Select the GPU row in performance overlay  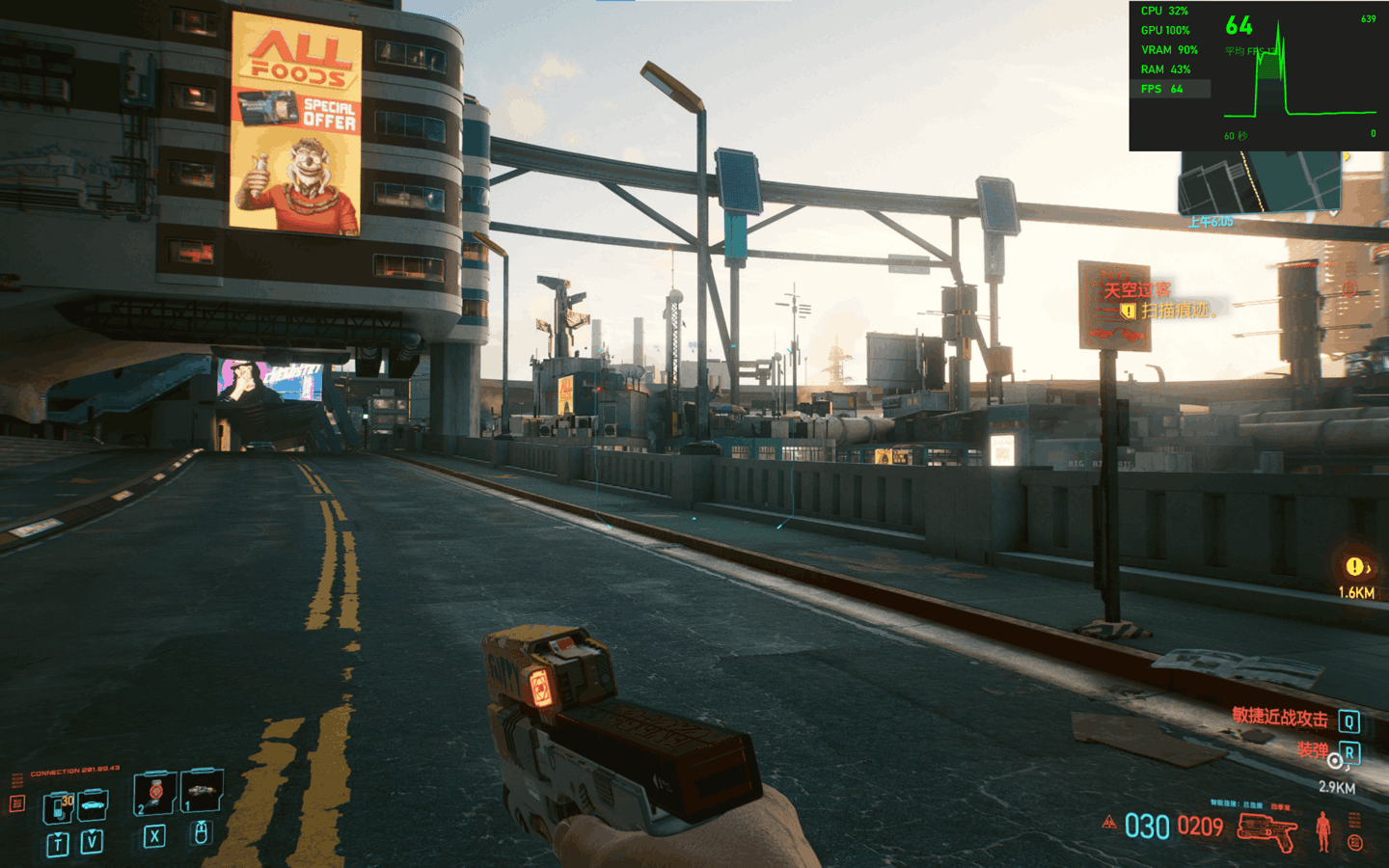click(1165, 31)
